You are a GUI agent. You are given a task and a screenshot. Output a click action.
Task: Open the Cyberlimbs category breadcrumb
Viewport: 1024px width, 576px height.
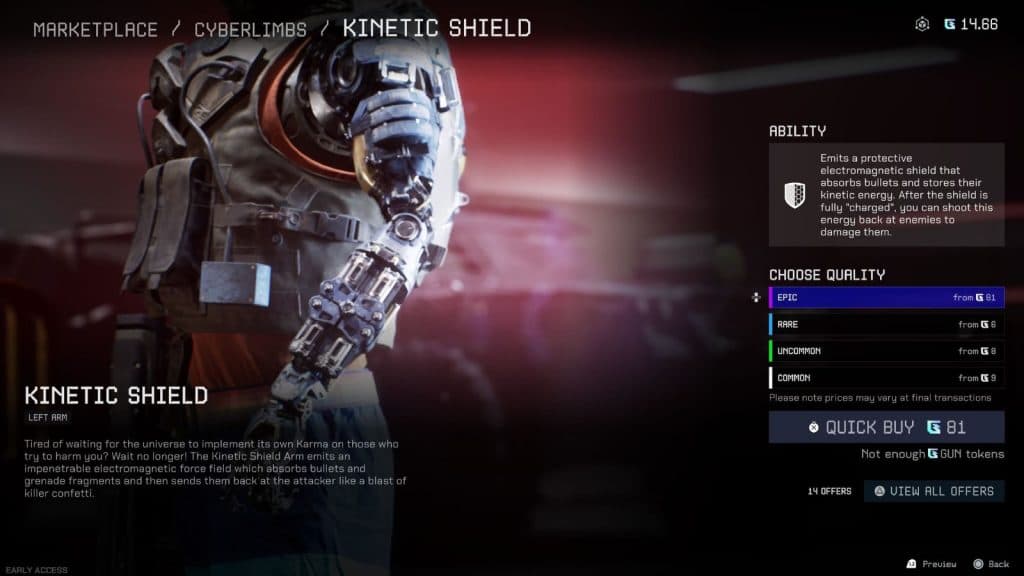pos(250,28)
